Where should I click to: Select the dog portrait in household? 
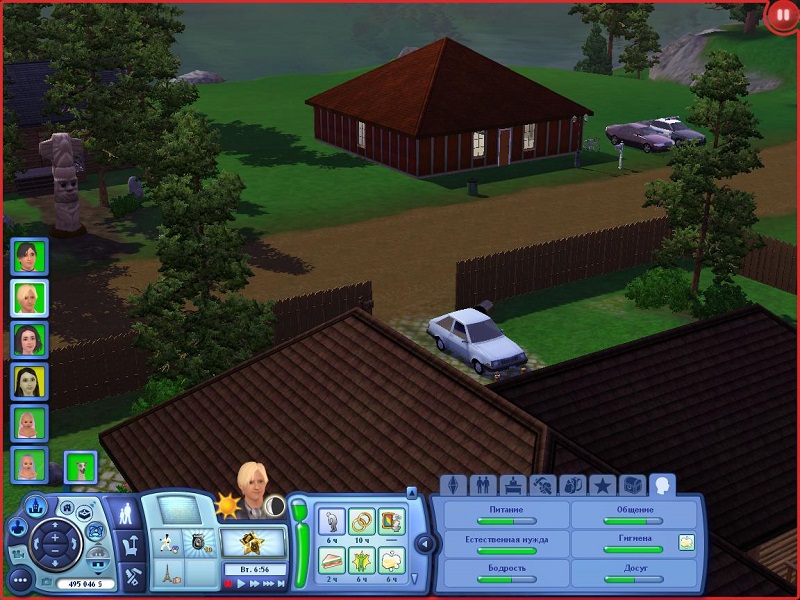(79, 466)
